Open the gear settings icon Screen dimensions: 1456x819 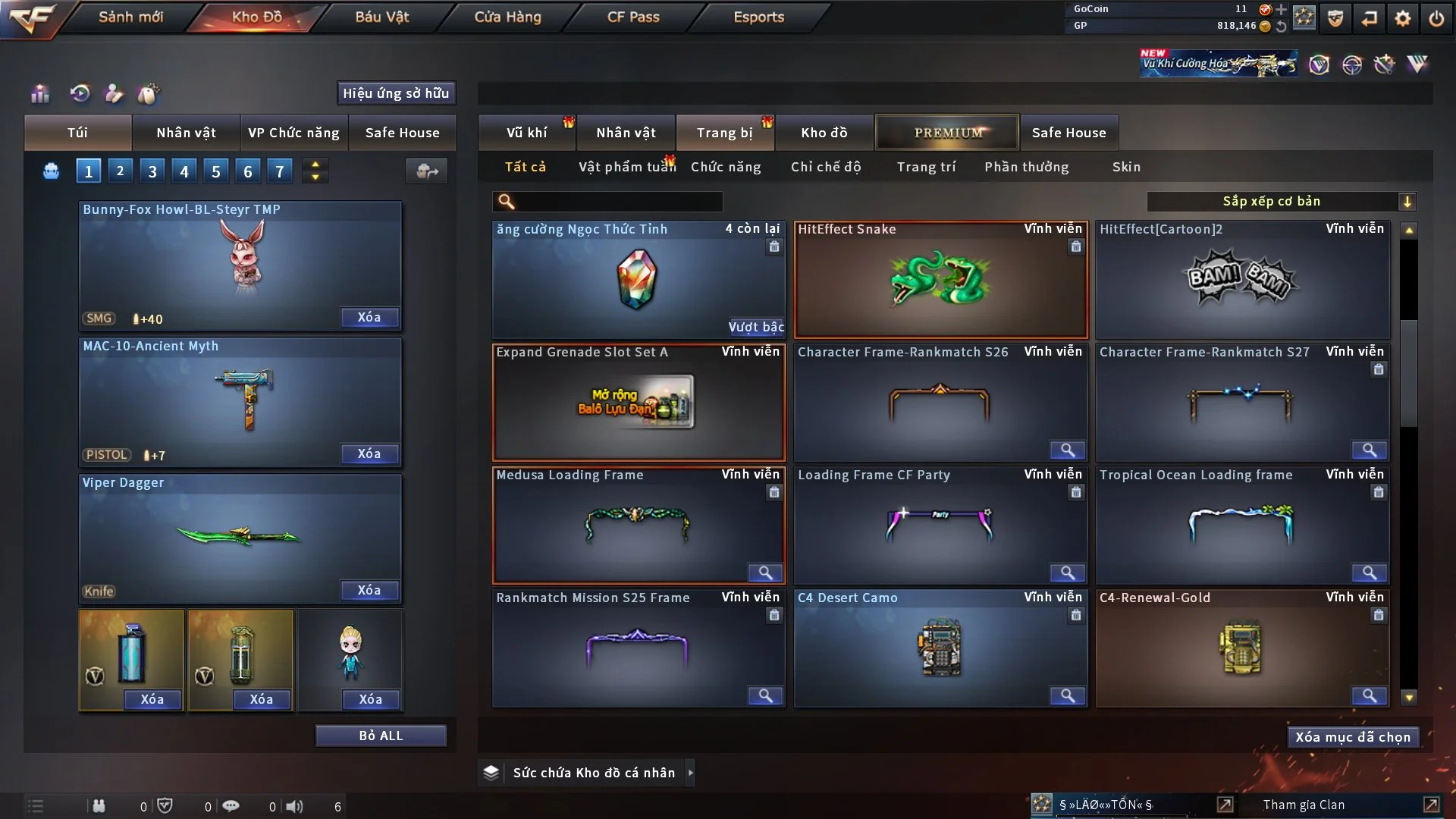[x=1403, y=17]
